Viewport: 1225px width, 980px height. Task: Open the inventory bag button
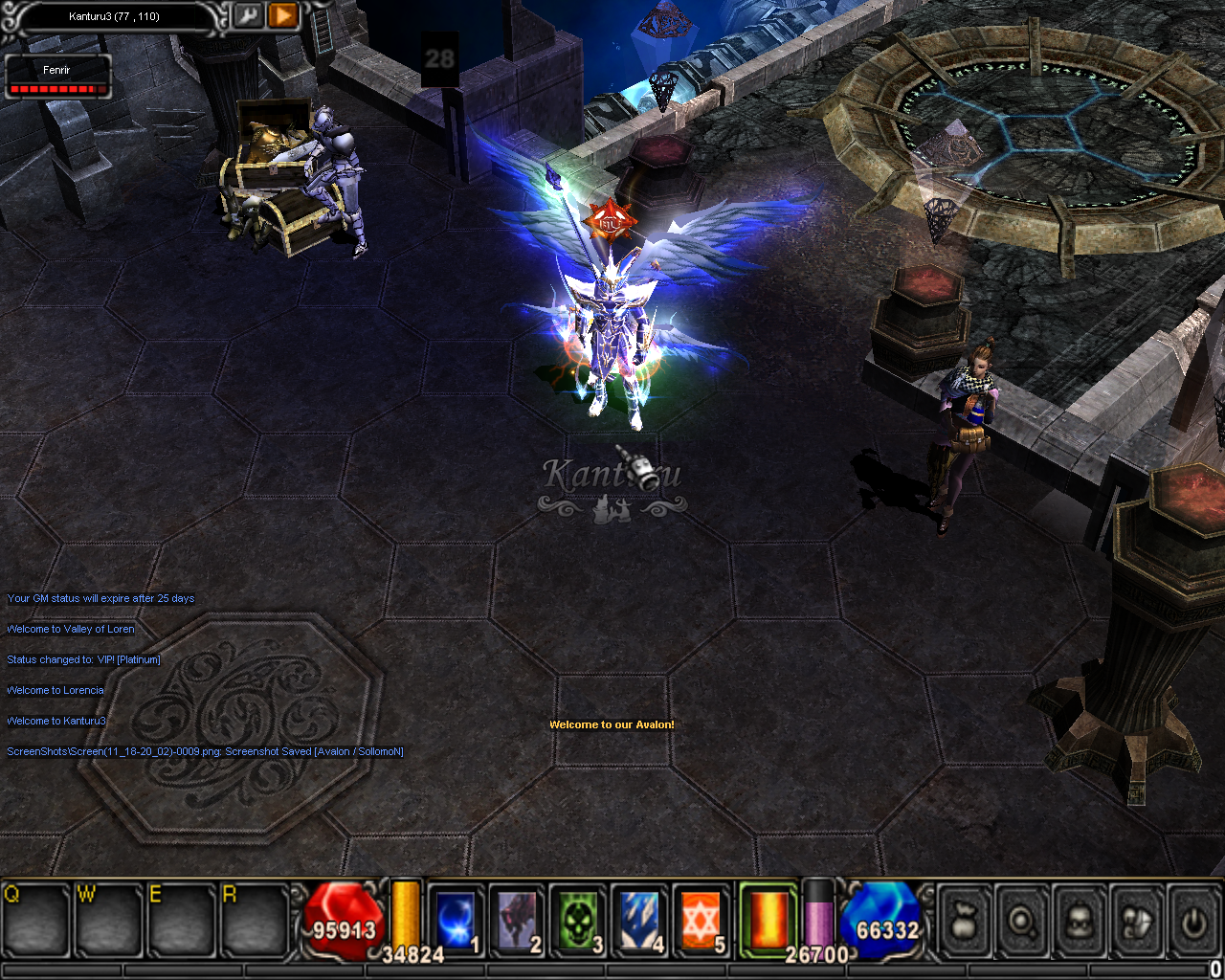pos(965,922)
